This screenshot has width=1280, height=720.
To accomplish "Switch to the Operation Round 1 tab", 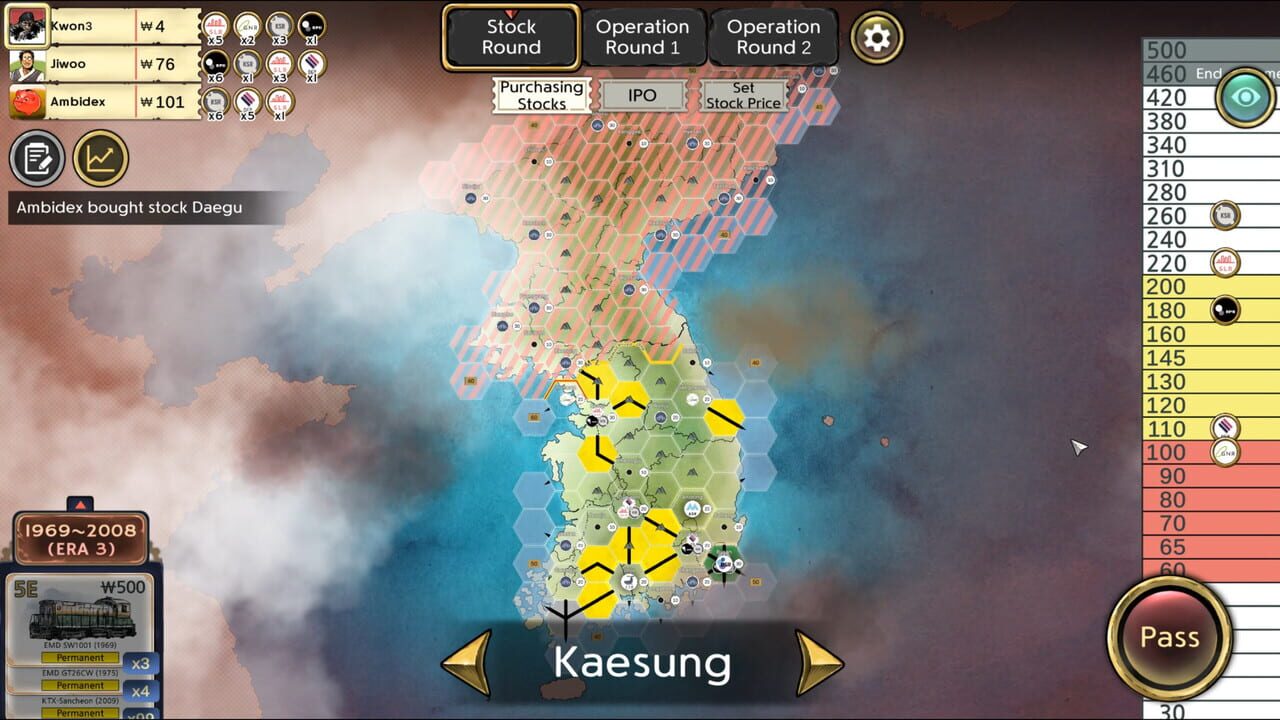I will coord(643,36).
